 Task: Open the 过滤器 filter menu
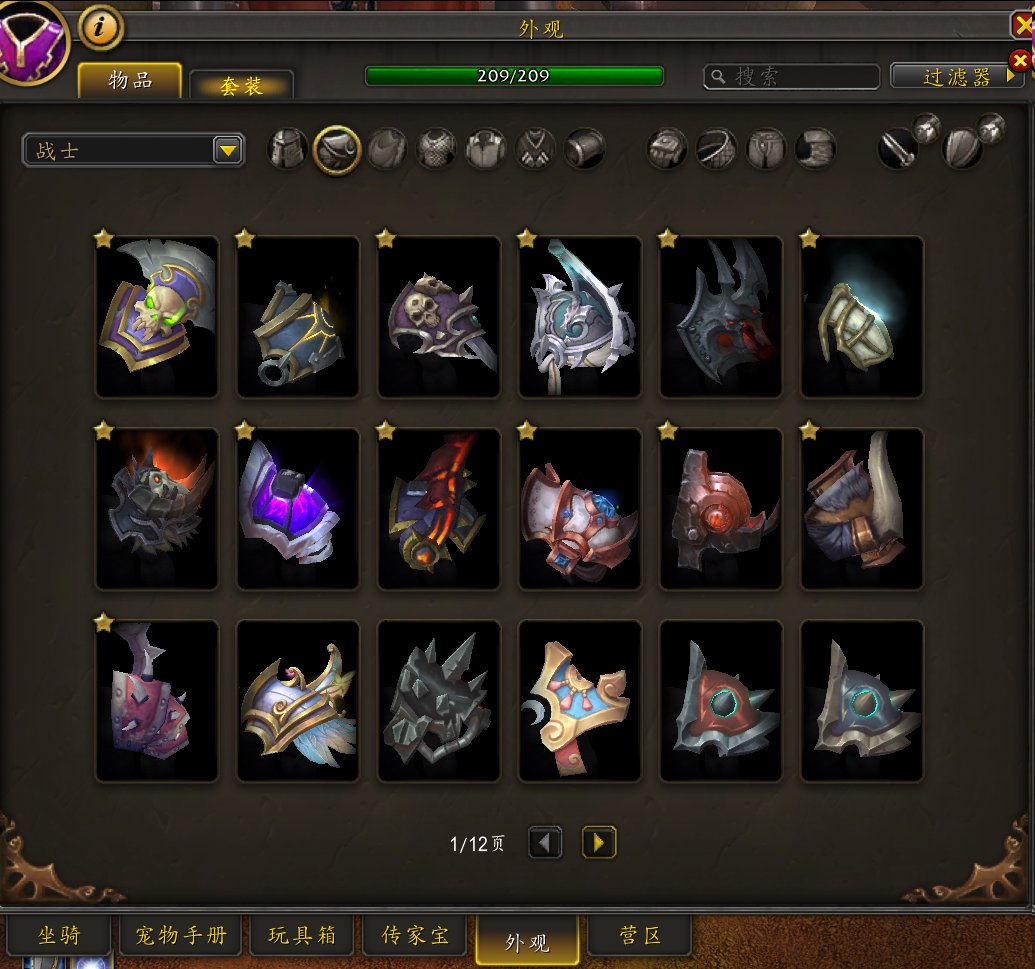pyautogui.click(x=957, y=77)
